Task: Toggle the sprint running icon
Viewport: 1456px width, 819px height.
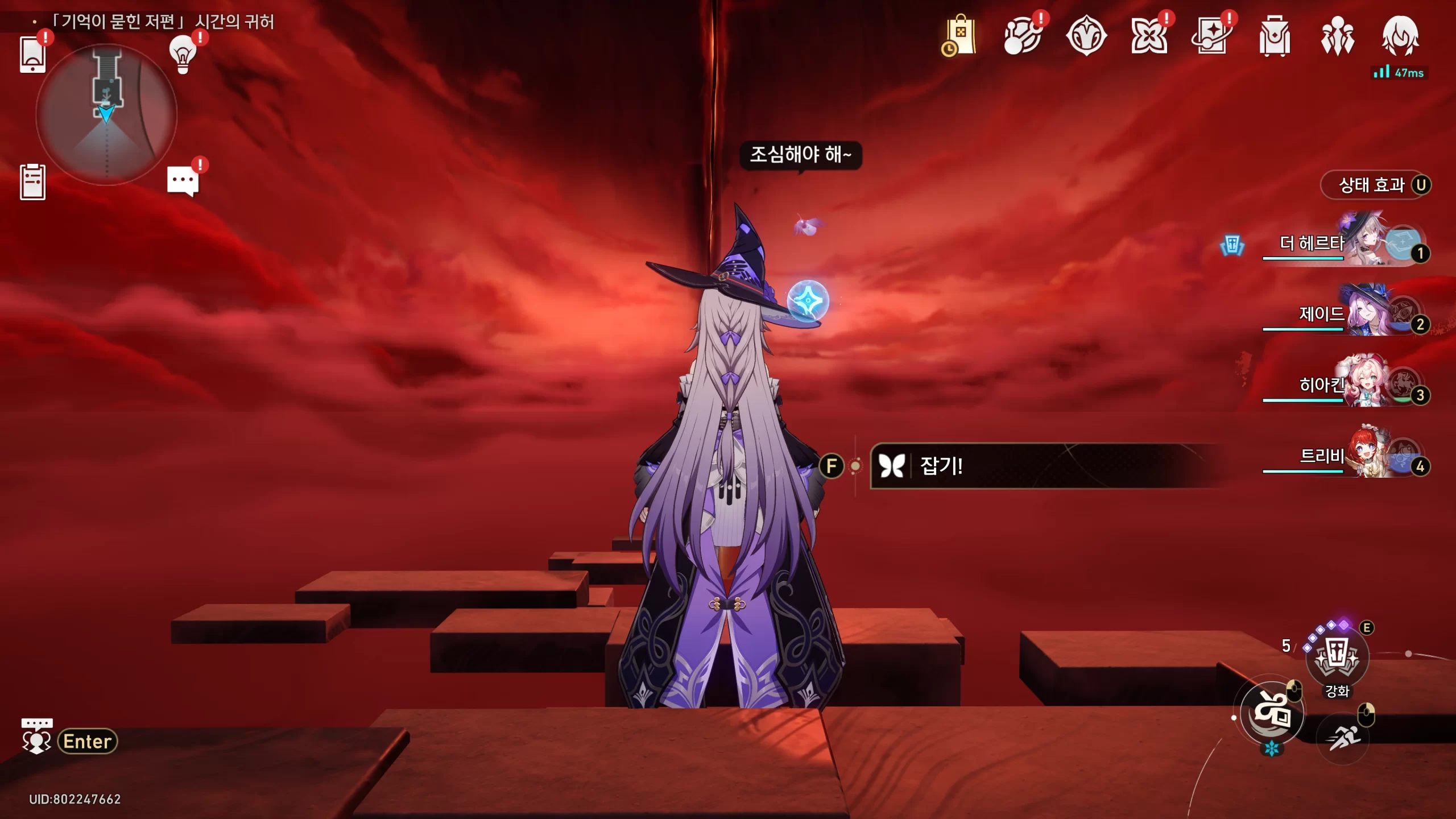Action: 1342,738
